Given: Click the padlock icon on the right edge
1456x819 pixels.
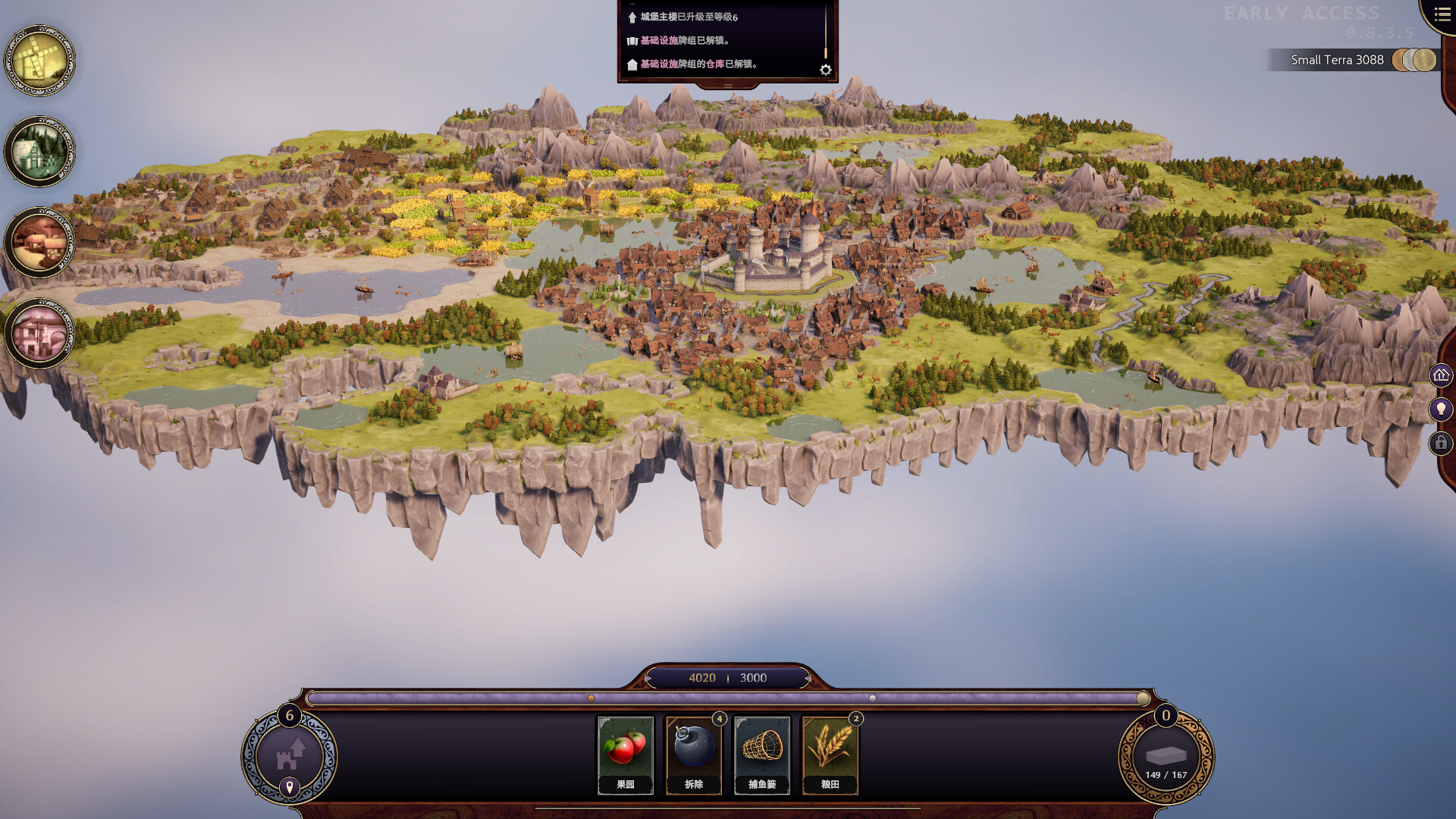Looking at the screenshot, I should tap(1441, 443).
